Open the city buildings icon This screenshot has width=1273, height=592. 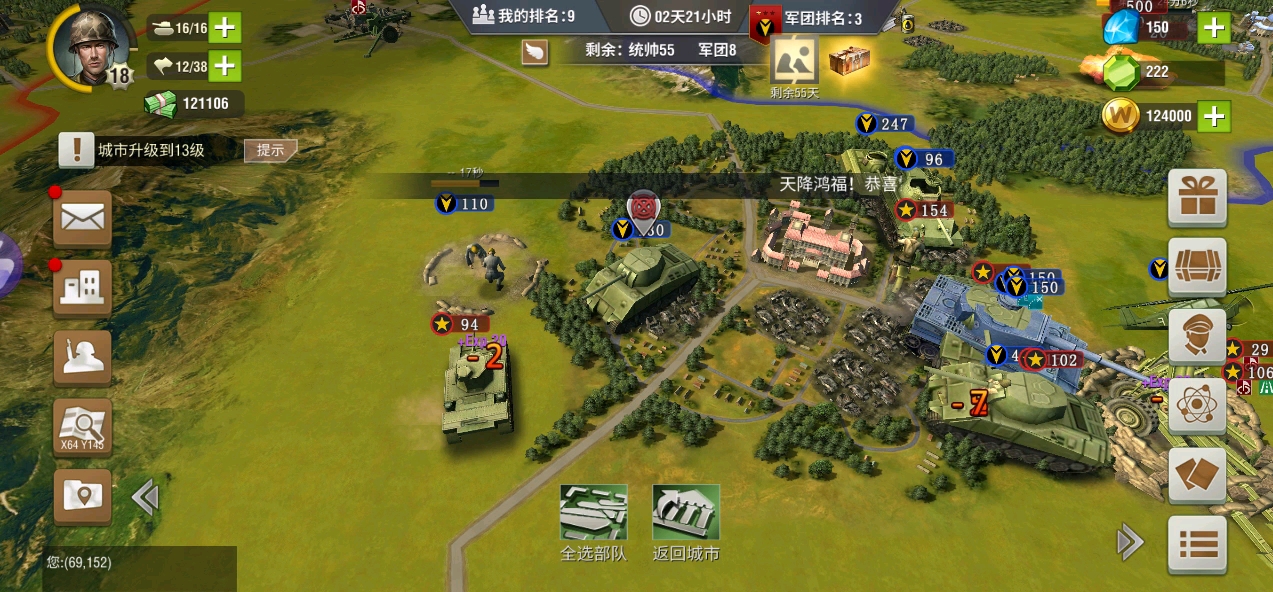click(82, 287)
